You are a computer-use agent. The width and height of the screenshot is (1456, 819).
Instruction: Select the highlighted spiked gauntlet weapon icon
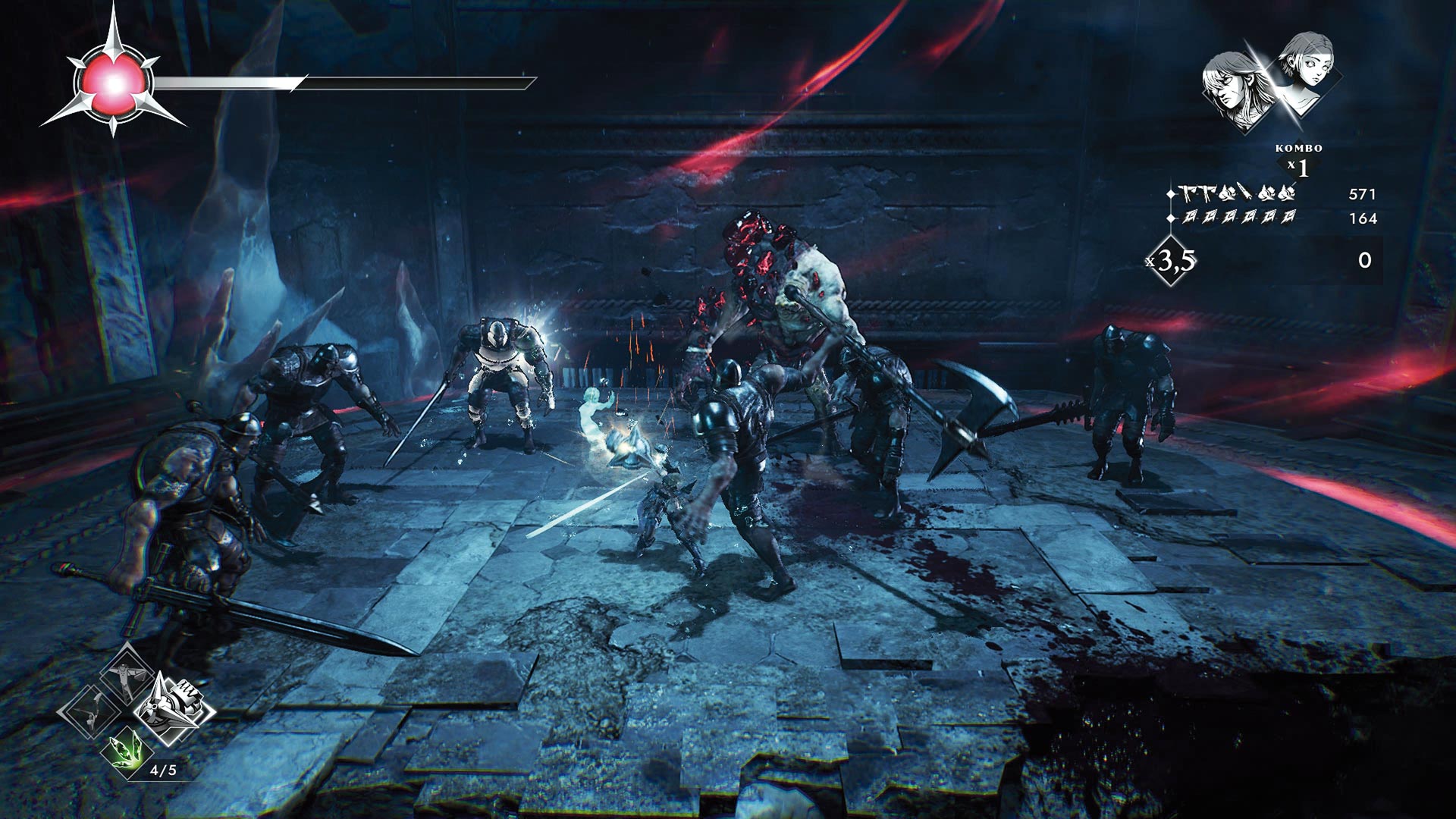pos(175,708)
